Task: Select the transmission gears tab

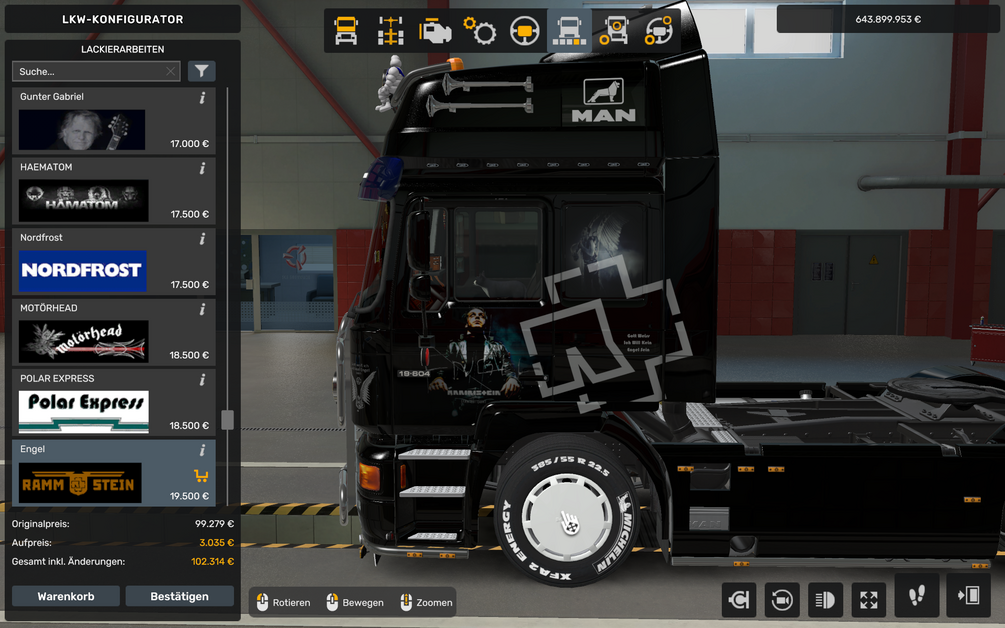Action: (480, 31)
